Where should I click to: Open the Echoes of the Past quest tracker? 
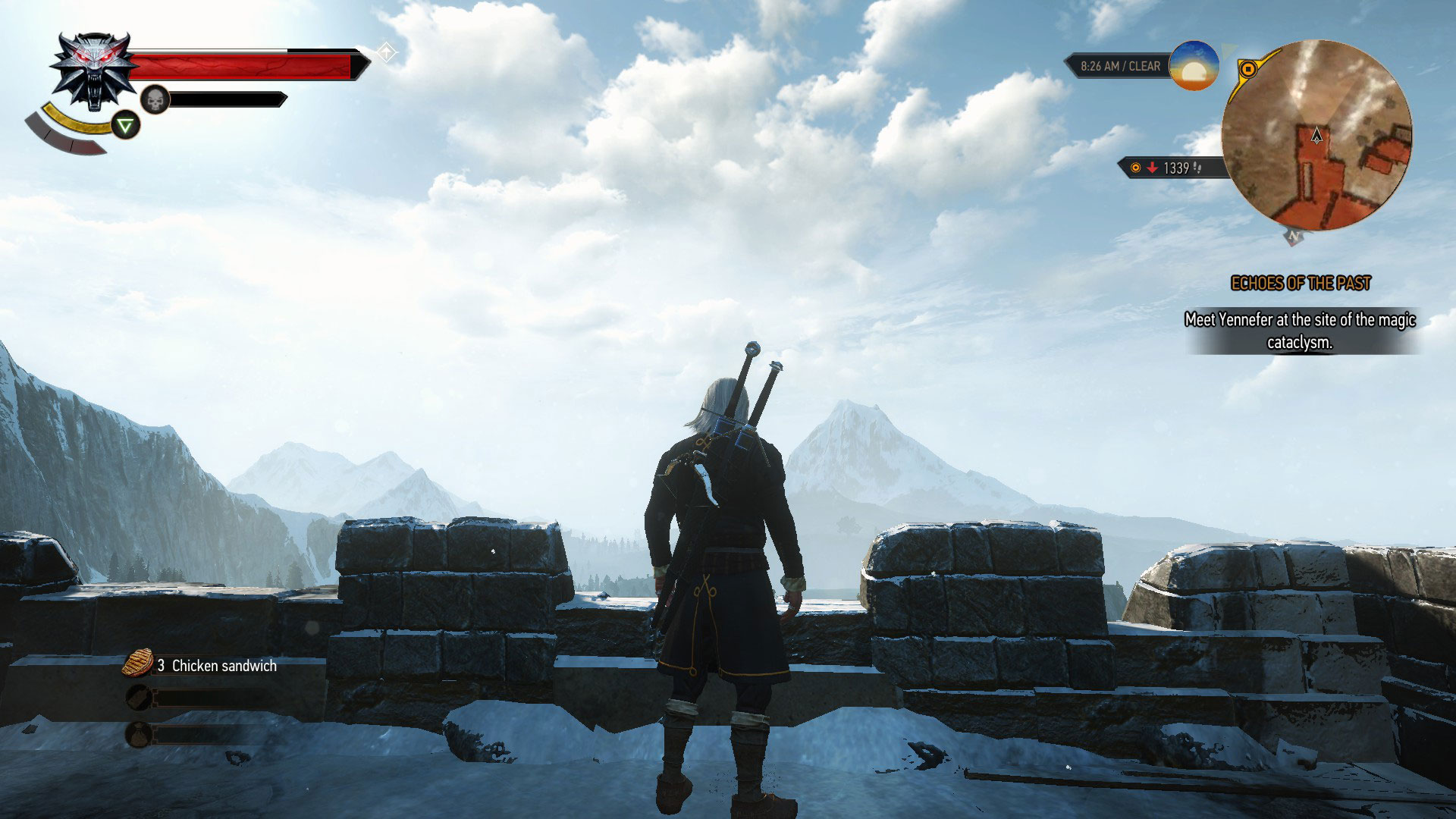[1301, 284]
